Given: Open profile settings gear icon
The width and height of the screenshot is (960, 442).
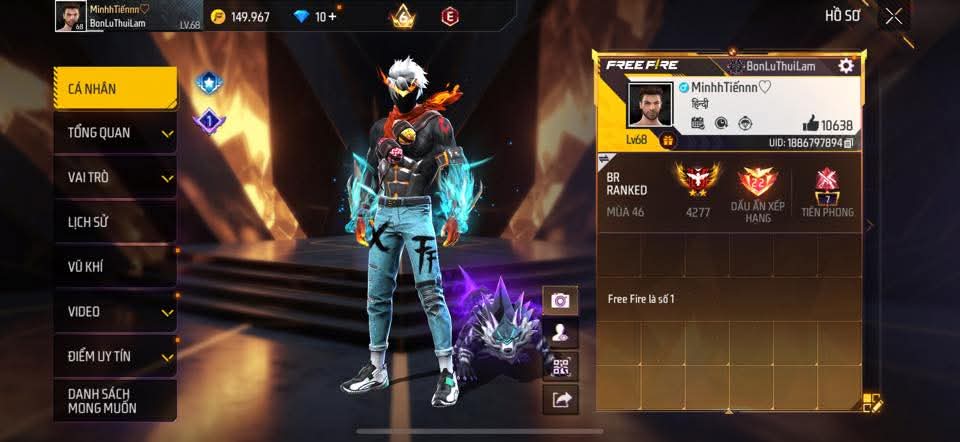Looking at the screenshot, I should tap(846, 66).
